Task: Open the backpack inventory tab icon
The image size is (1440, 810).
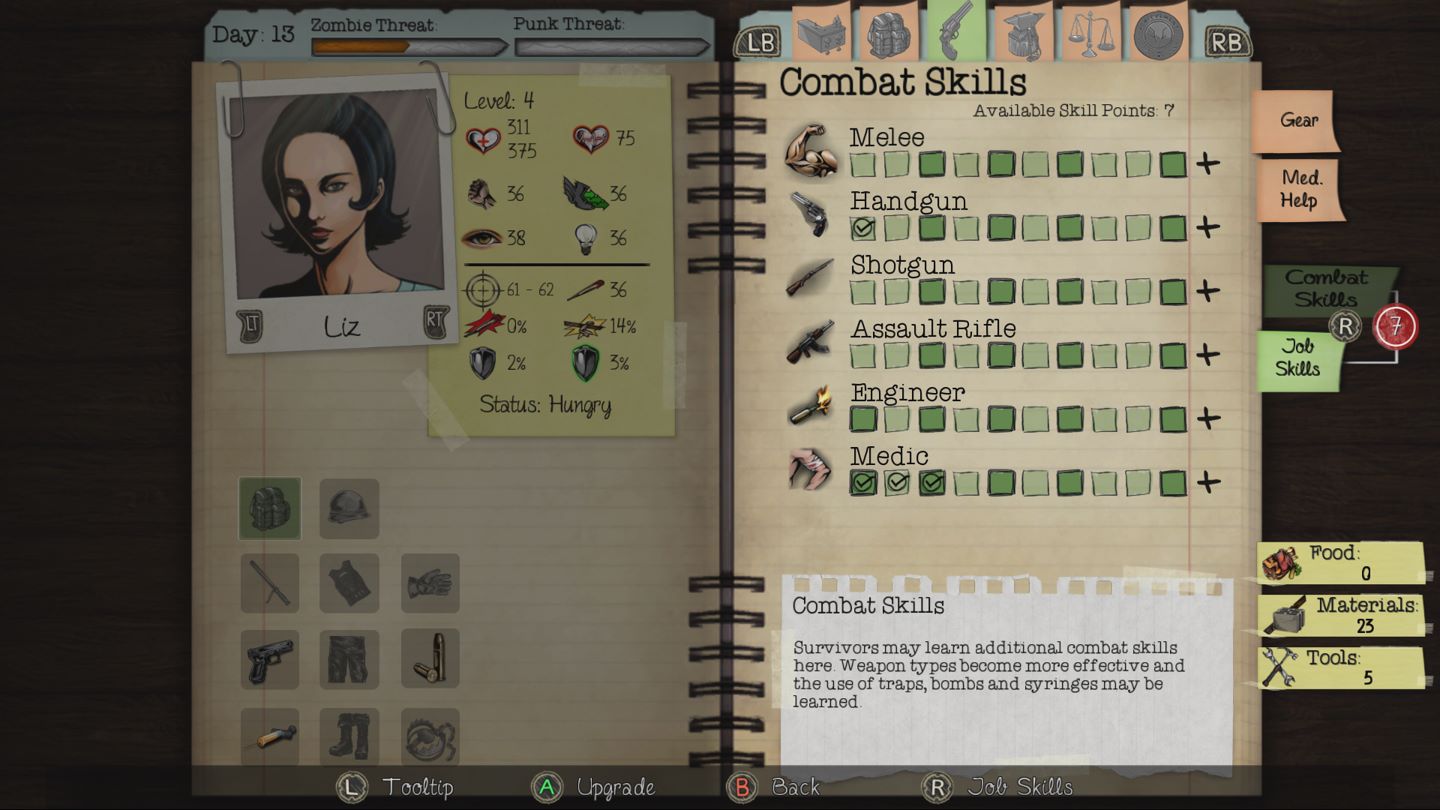Action: pyautogui.click(x=889, y=35)
